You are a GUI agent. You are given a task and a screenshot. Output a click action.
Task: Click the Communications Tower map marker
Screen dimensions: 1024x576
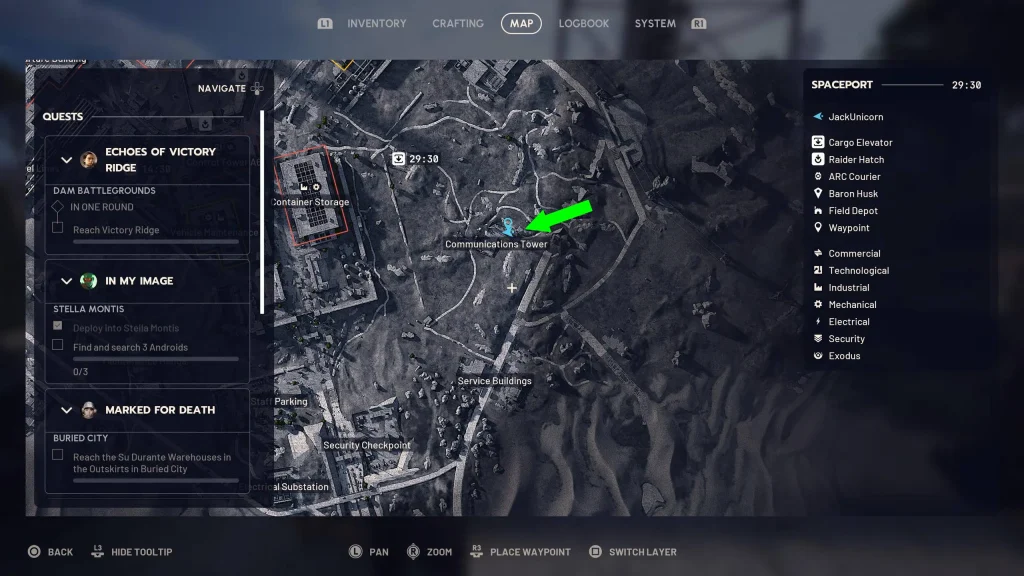coord(507,227)
